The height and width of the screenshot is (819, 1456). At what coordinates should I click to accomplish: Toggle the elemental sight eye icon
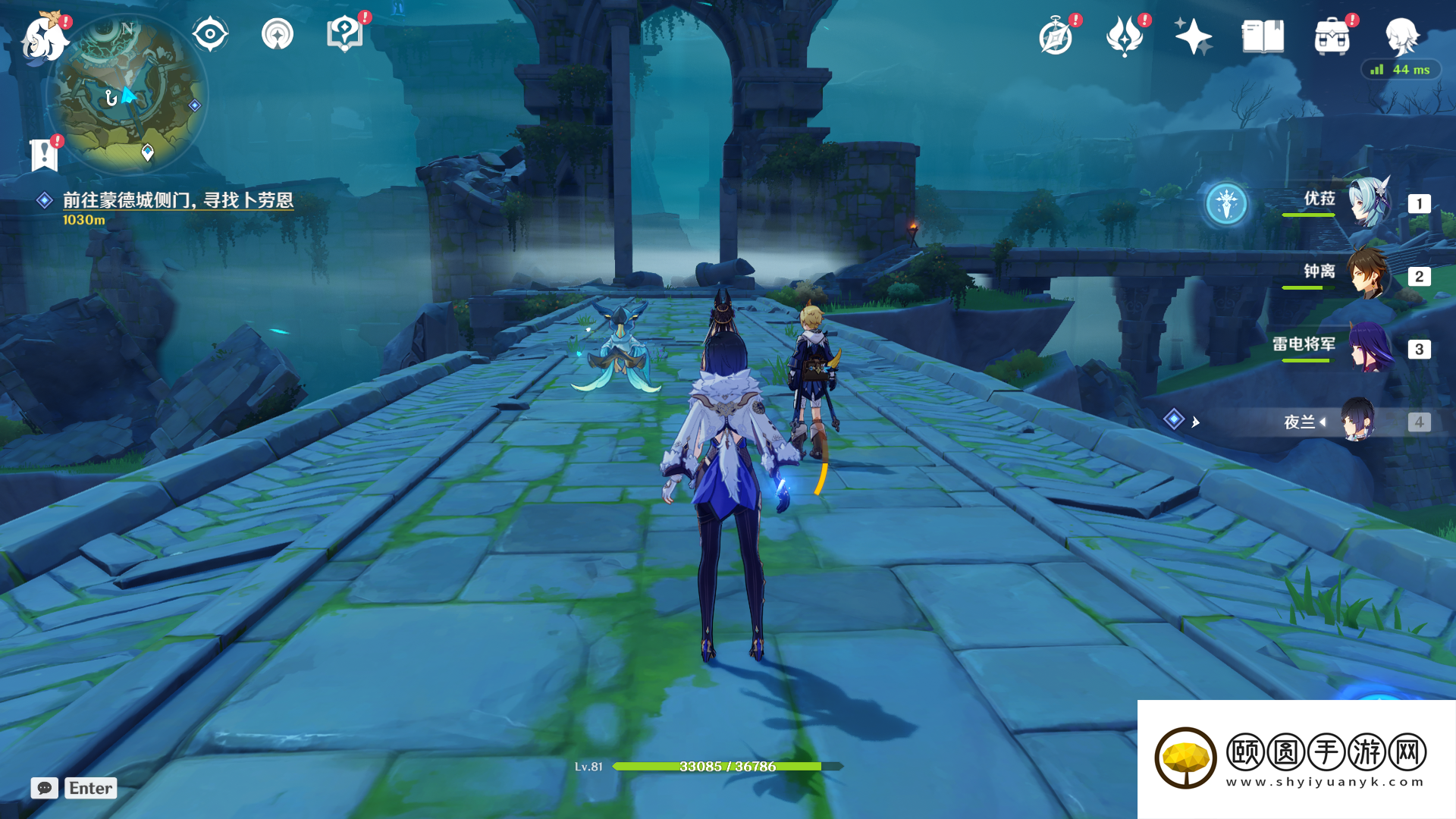coord(210,34)
